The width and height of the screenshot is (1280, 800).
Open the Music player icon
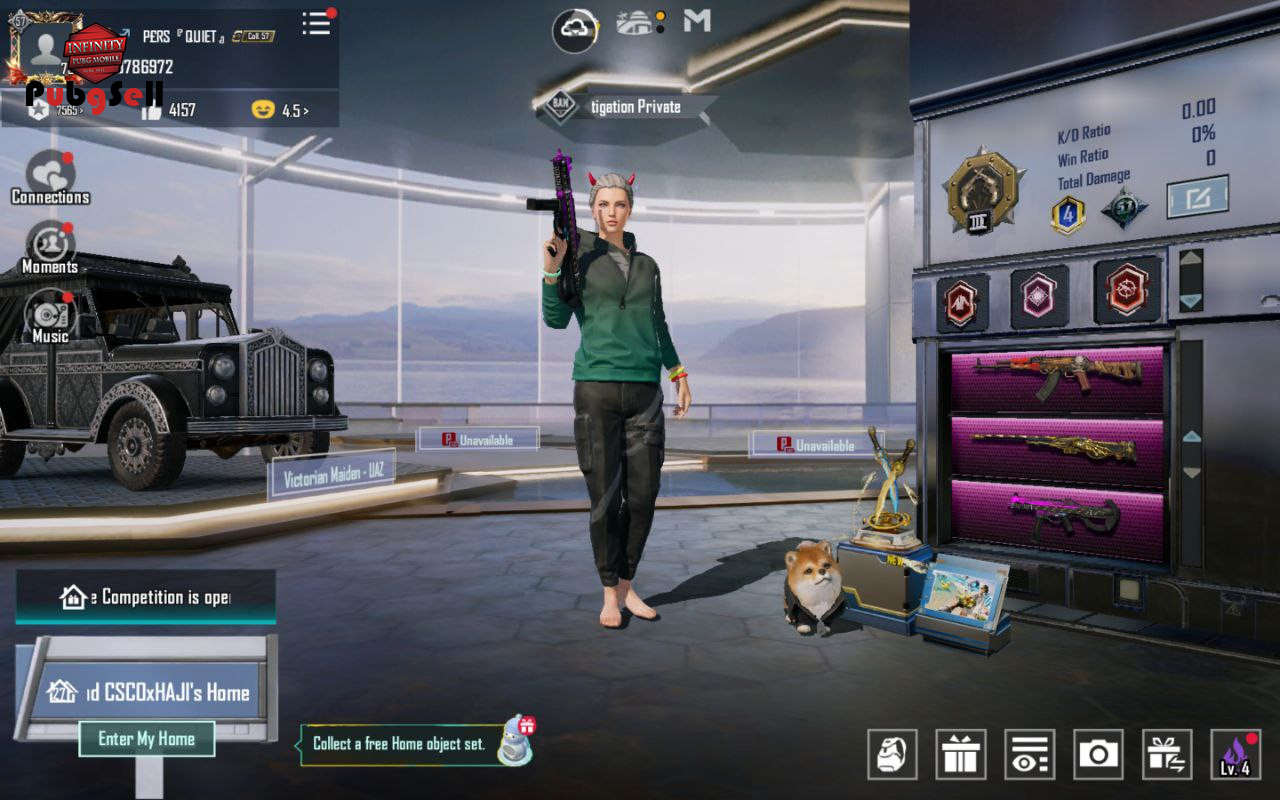pyautogui.click(x=50, y=314)
